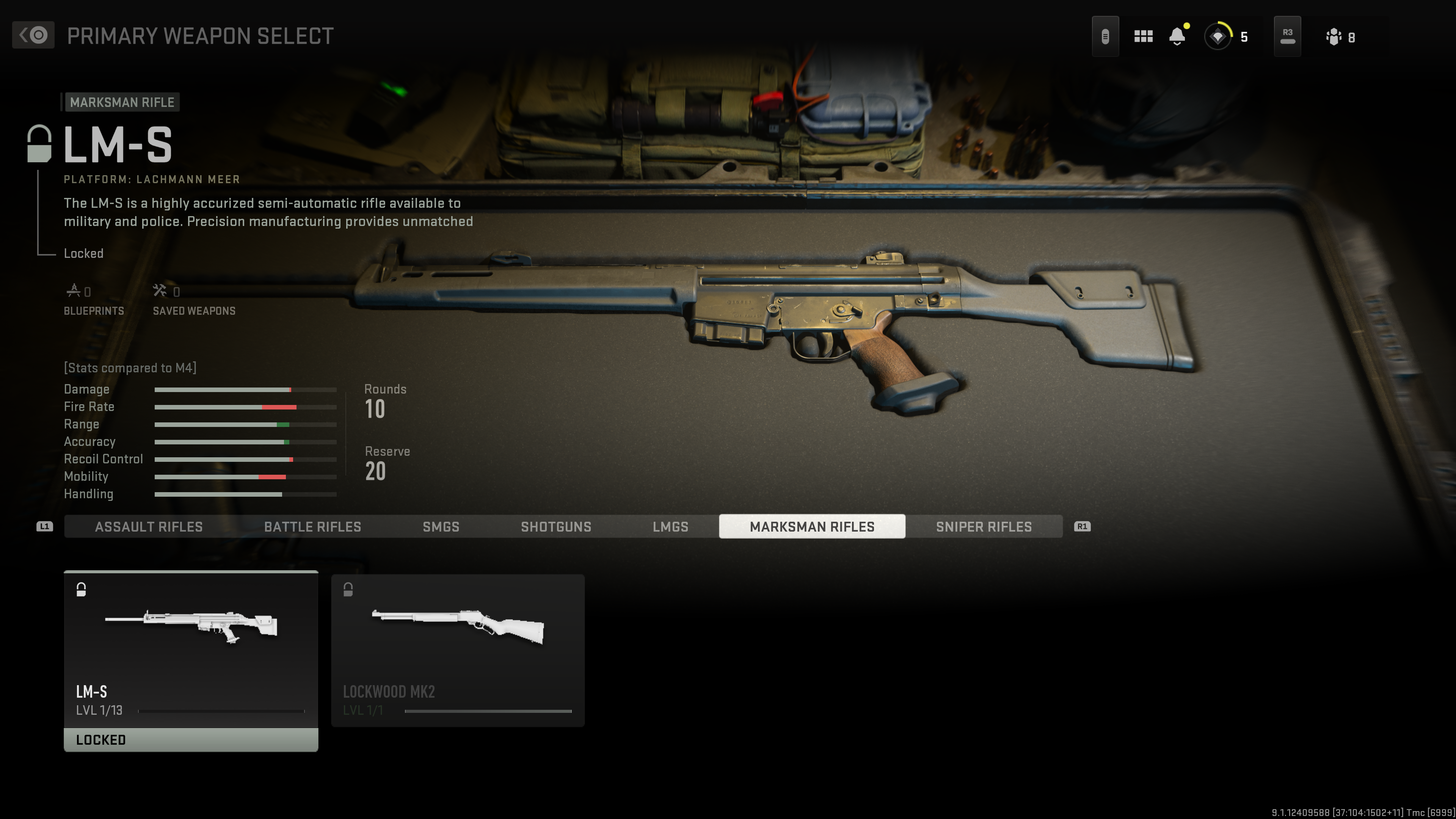Open the Sniper Rifles tab

tap(984, 527)
